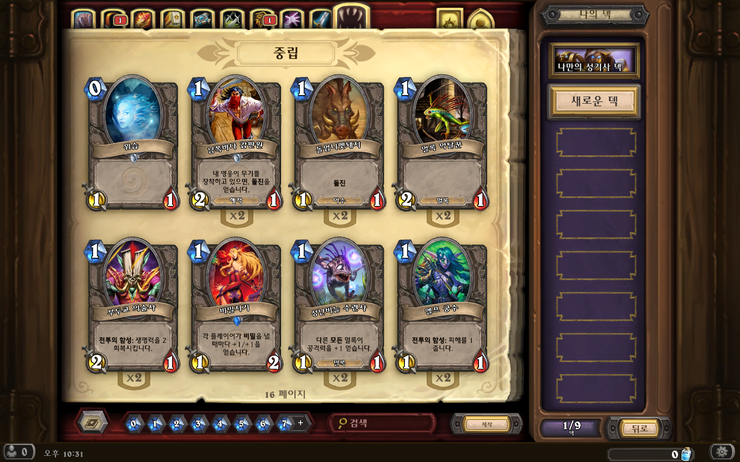Screen dimensions: 740x462
Task: Click the 새로운 덱 (New Deck) button
Action: (x=595, y=102)
